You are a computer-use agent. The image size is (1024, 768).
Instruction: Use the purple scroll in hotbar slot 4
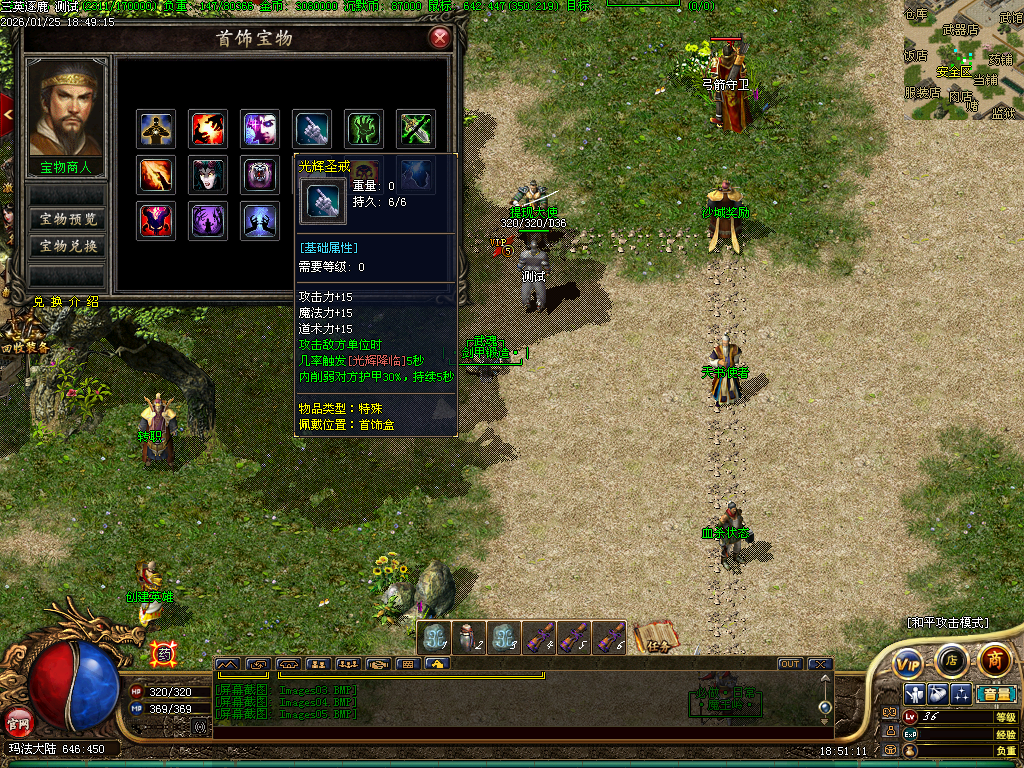[540, 637]
